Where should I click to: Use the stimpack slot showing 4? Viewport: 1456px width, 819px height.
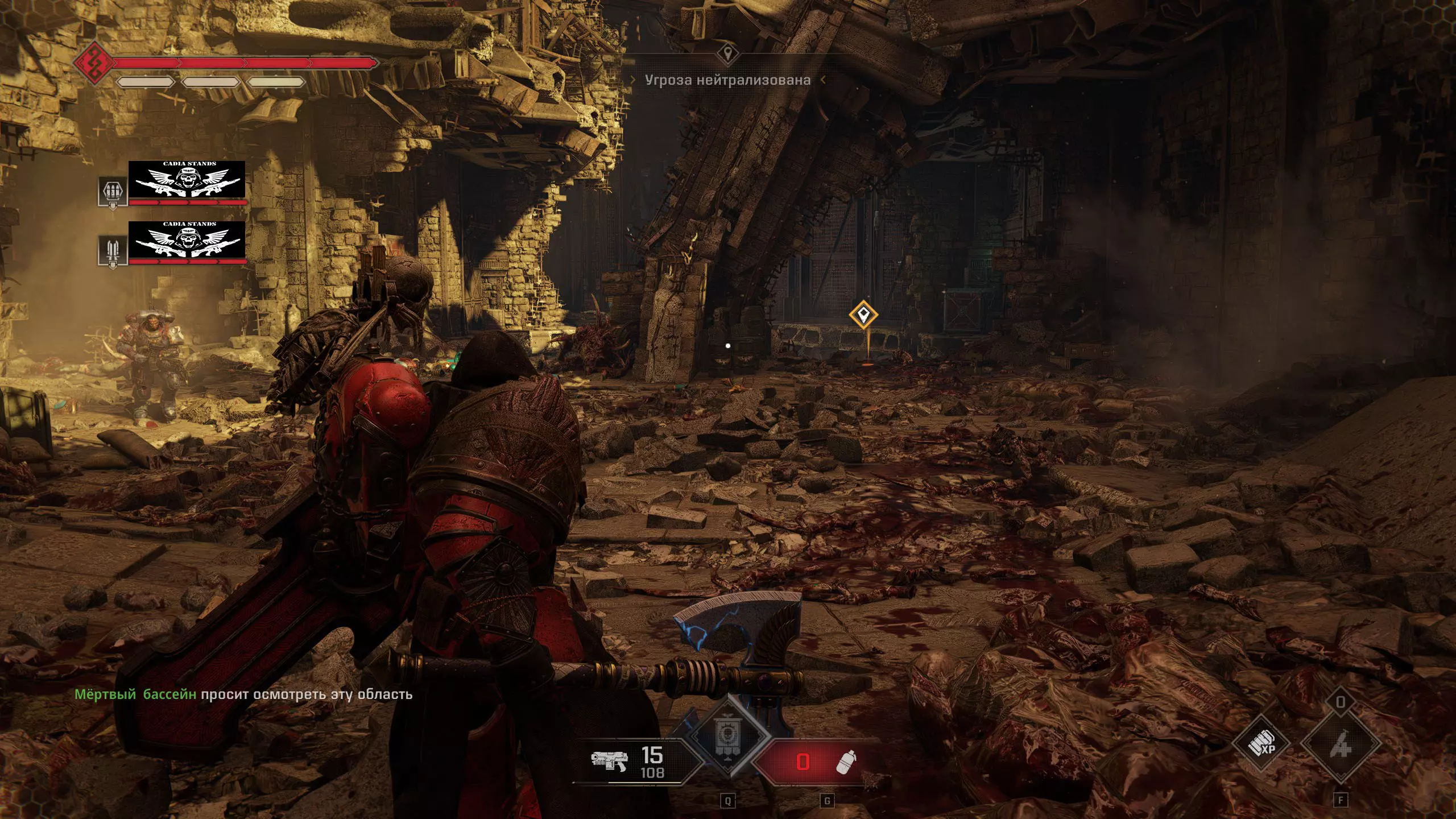1340,743
